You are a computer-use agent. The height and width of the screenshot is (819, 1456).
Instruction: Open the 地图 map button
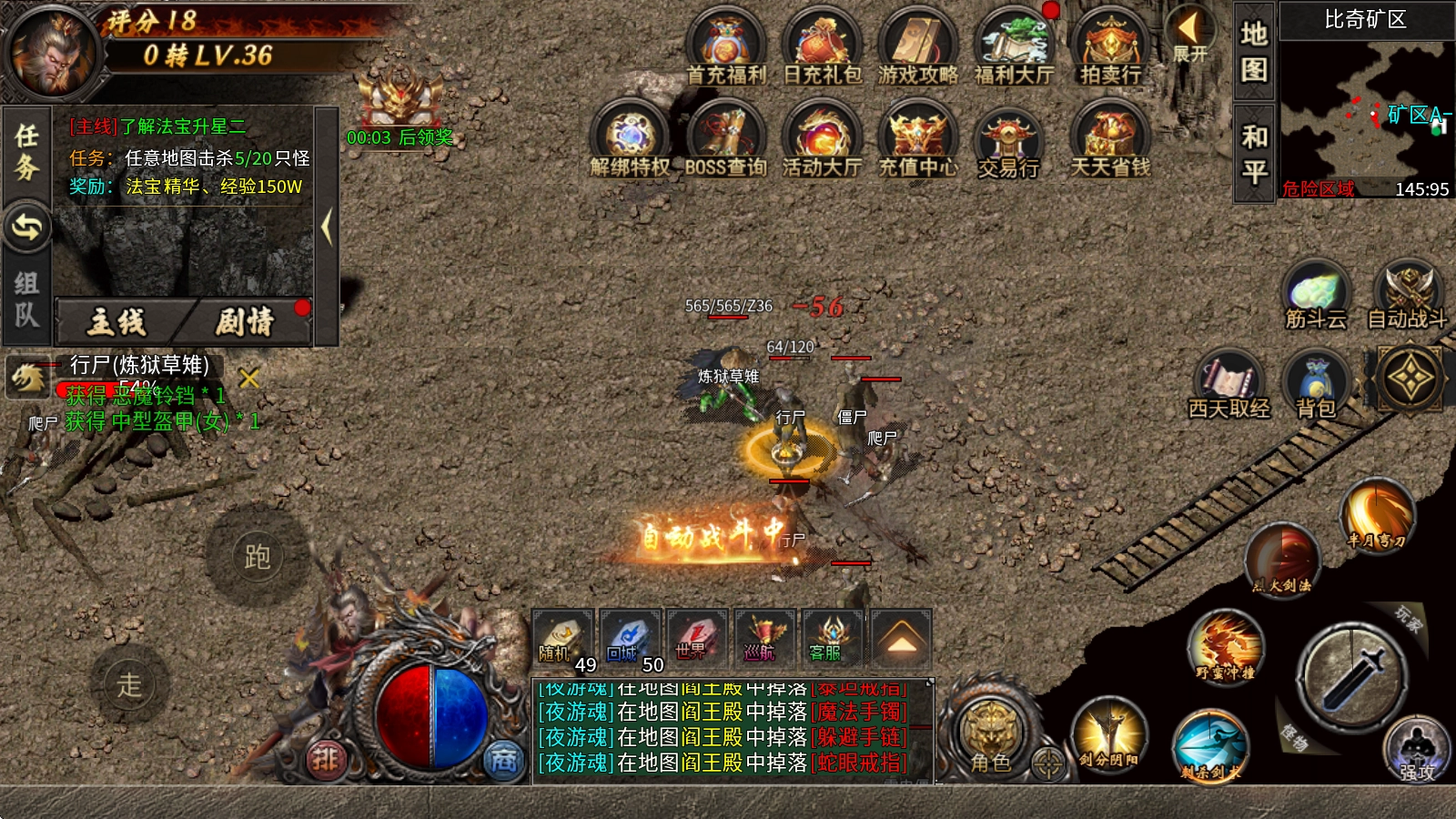(1254, 51)
